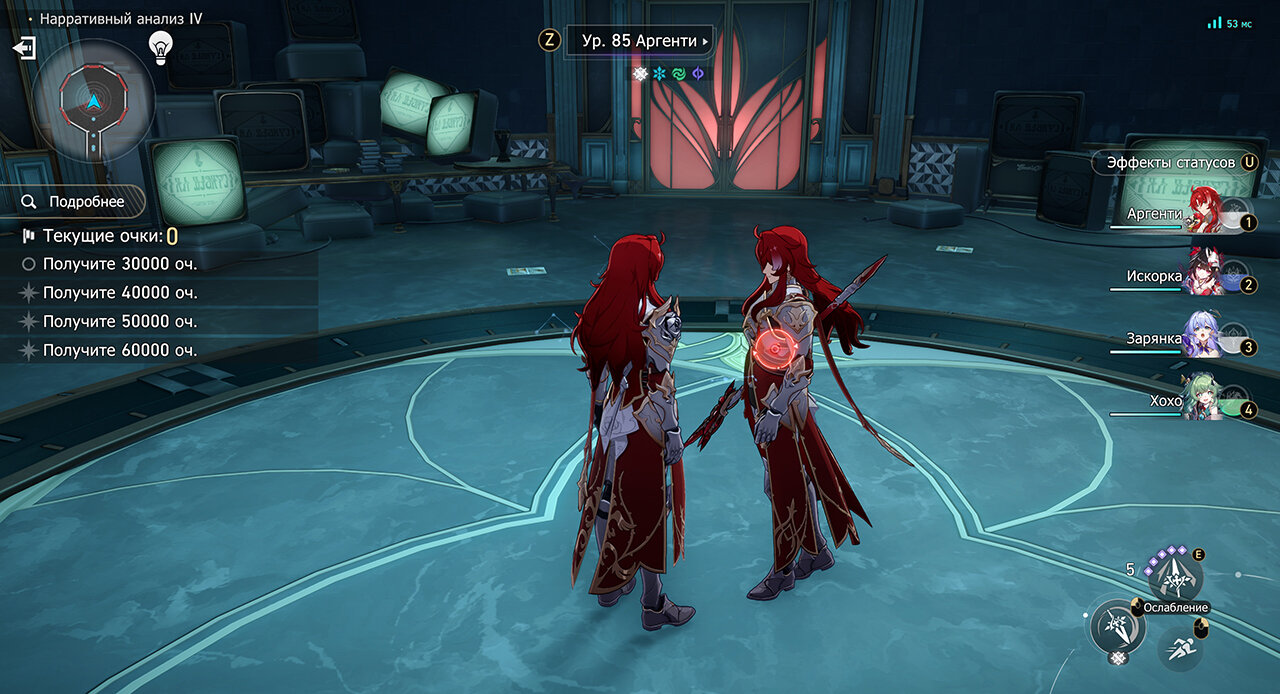Click the exit door icon
This screenshot has width=1280, height=694.
click(25, 48)
